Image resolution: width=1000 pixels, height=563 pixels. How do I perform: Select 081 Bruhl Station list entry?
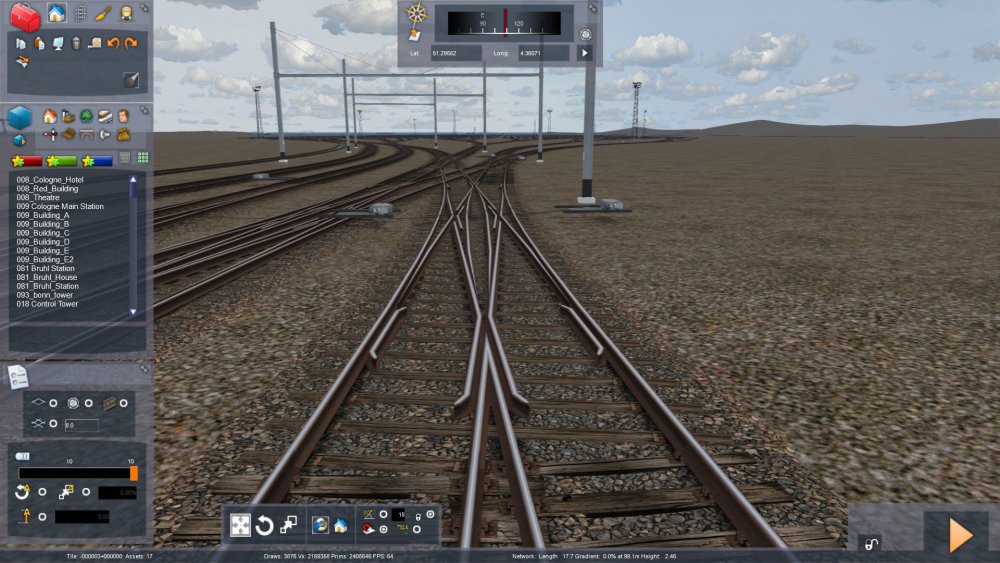click(x=45, y=268)
